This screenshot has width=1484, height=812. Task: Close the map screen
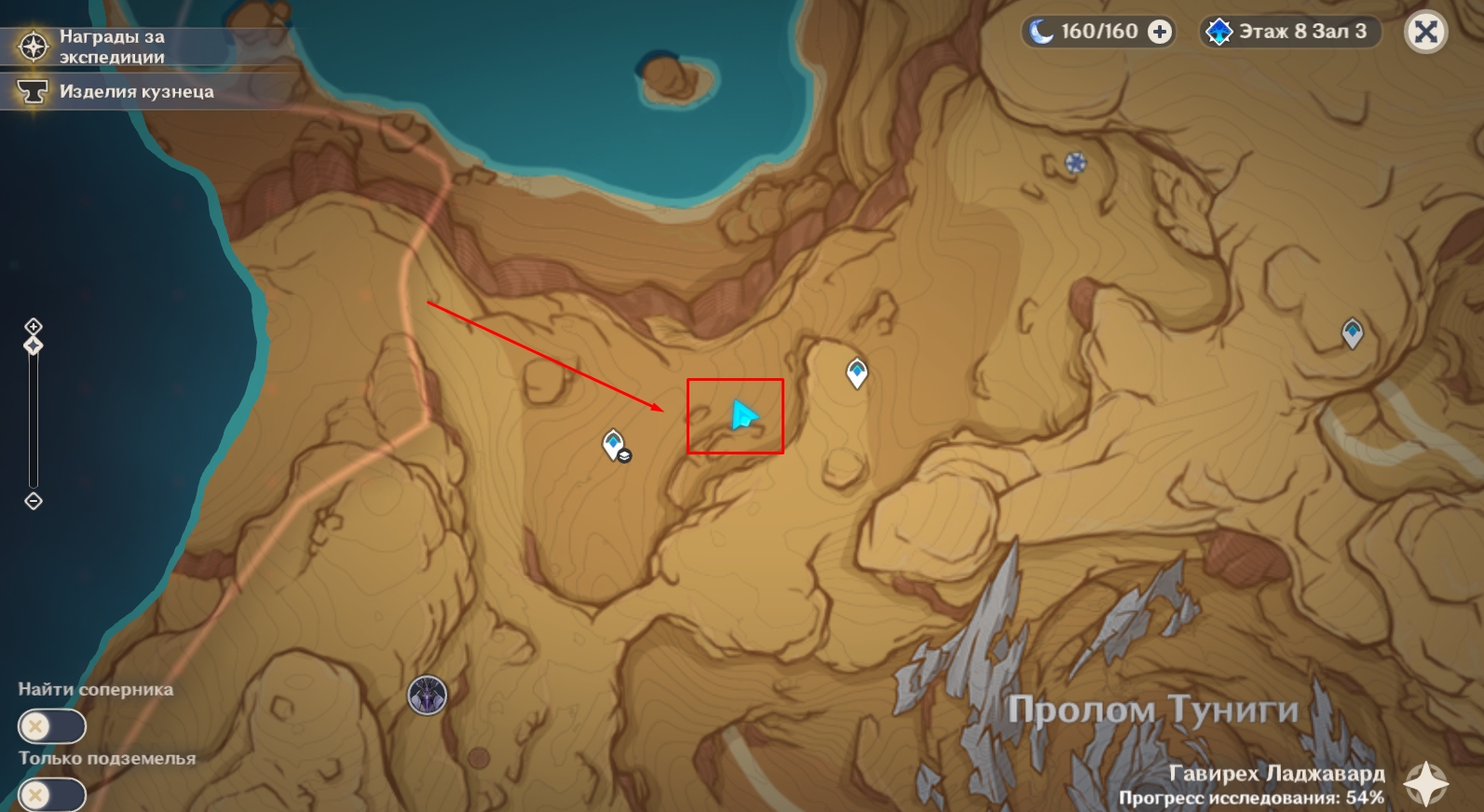1425,33
